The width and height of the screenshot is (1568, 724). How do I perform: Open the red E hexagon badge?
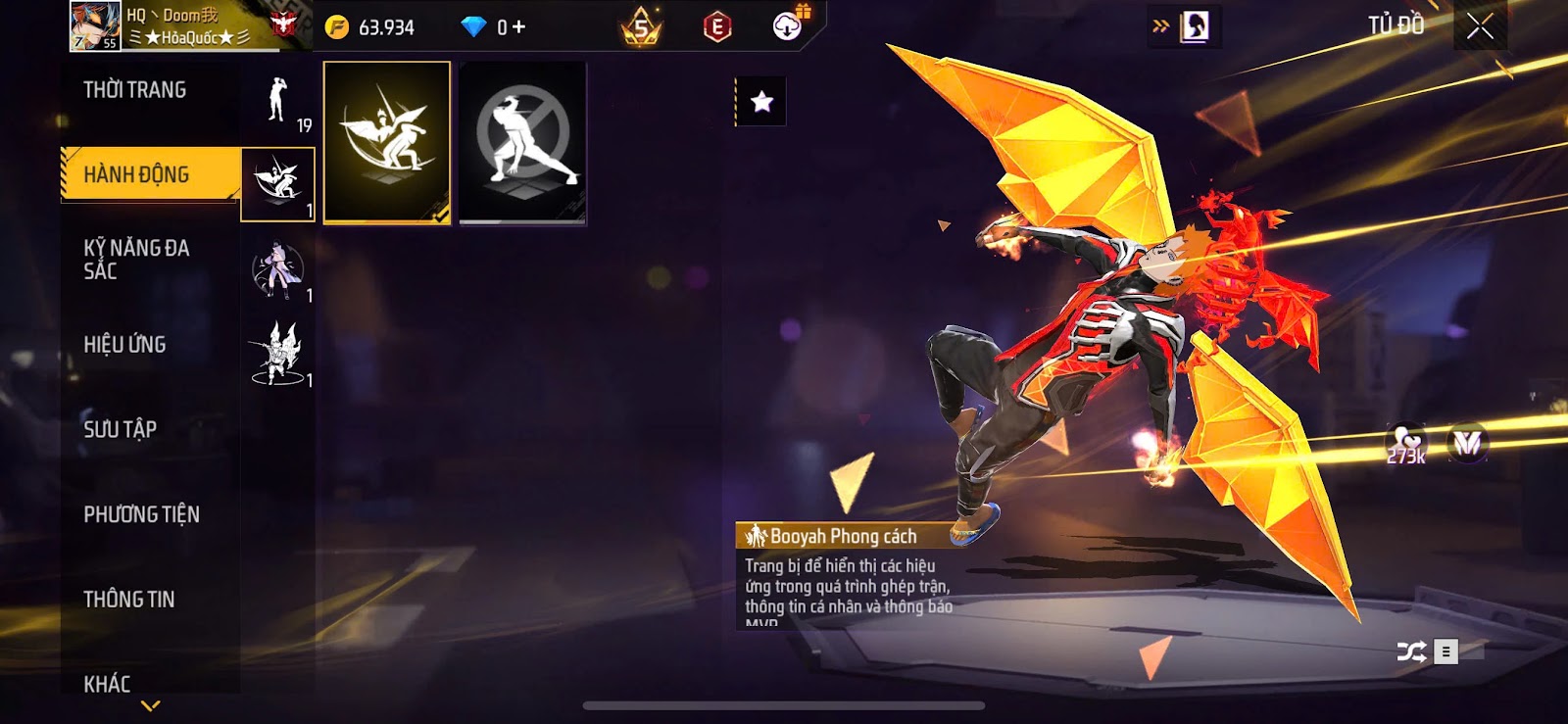[717, 27]
